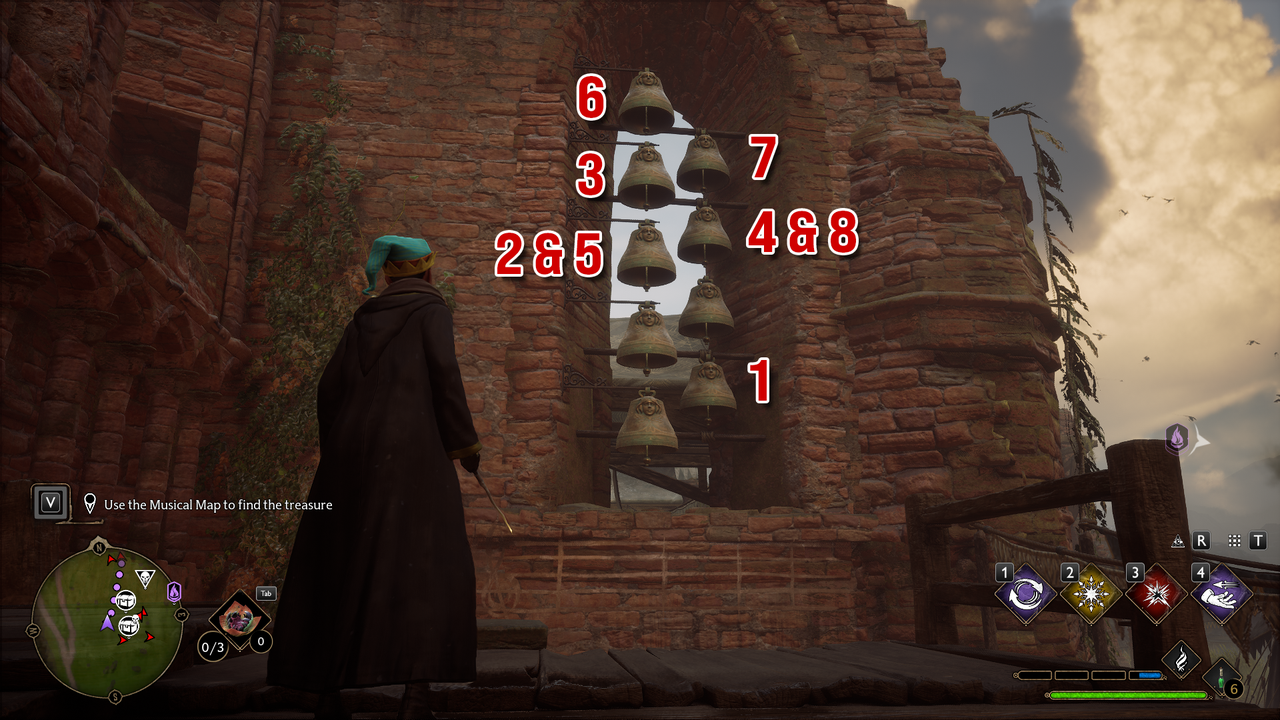This screenshot has width=1280, height=720.
Task: Click the quest tracker icon near the R keybind
Action: click(1178, 541)
